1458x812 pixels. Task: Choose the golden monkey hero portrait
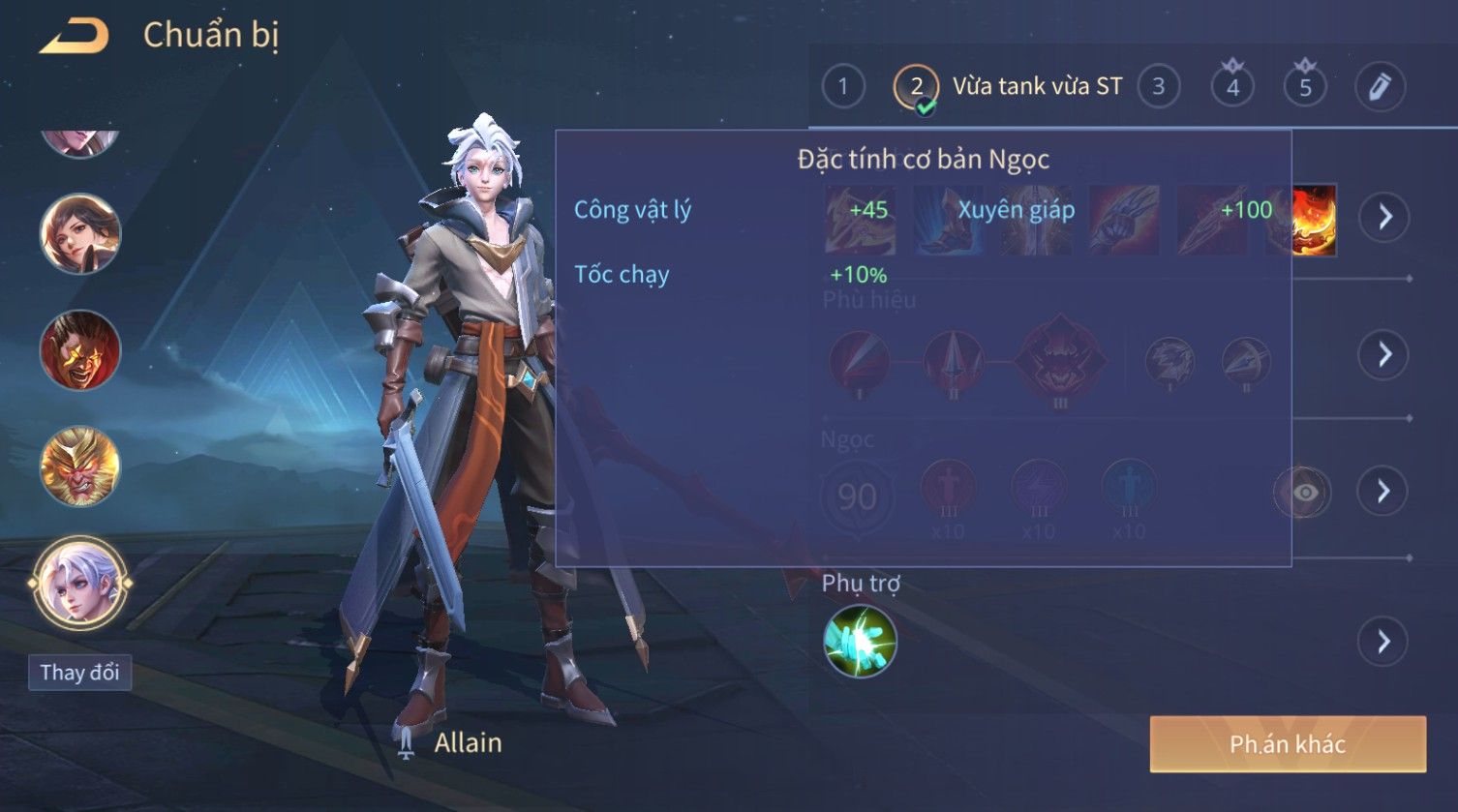point(79,466)
